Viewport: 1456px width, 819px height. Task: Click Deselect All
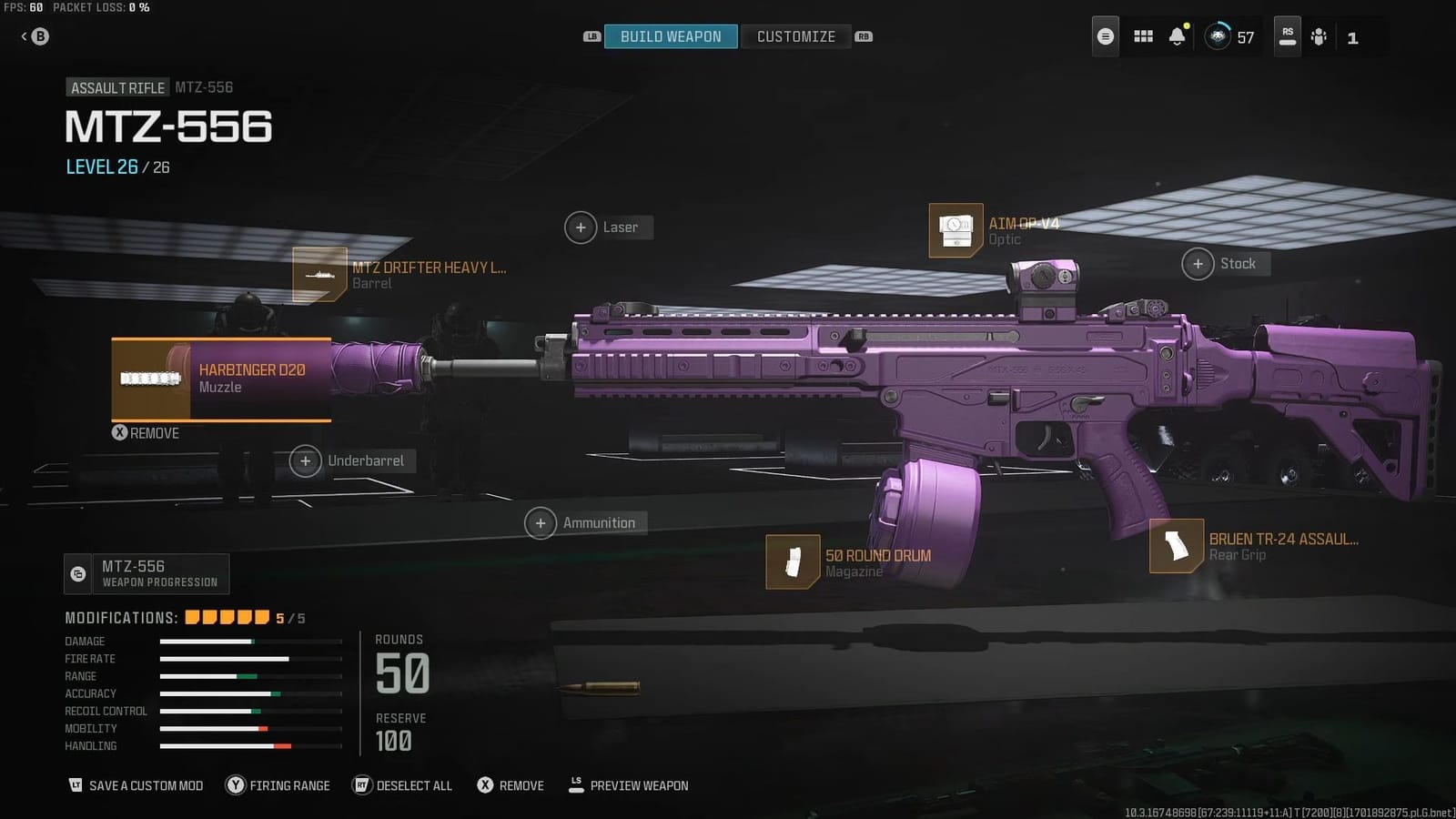401,784
